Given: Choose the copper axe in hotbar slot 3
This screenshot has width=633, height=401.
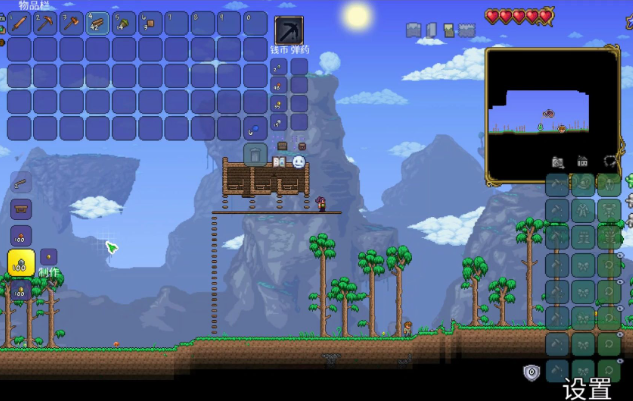Looking at the screenshot, I should [x=71, y=23].
